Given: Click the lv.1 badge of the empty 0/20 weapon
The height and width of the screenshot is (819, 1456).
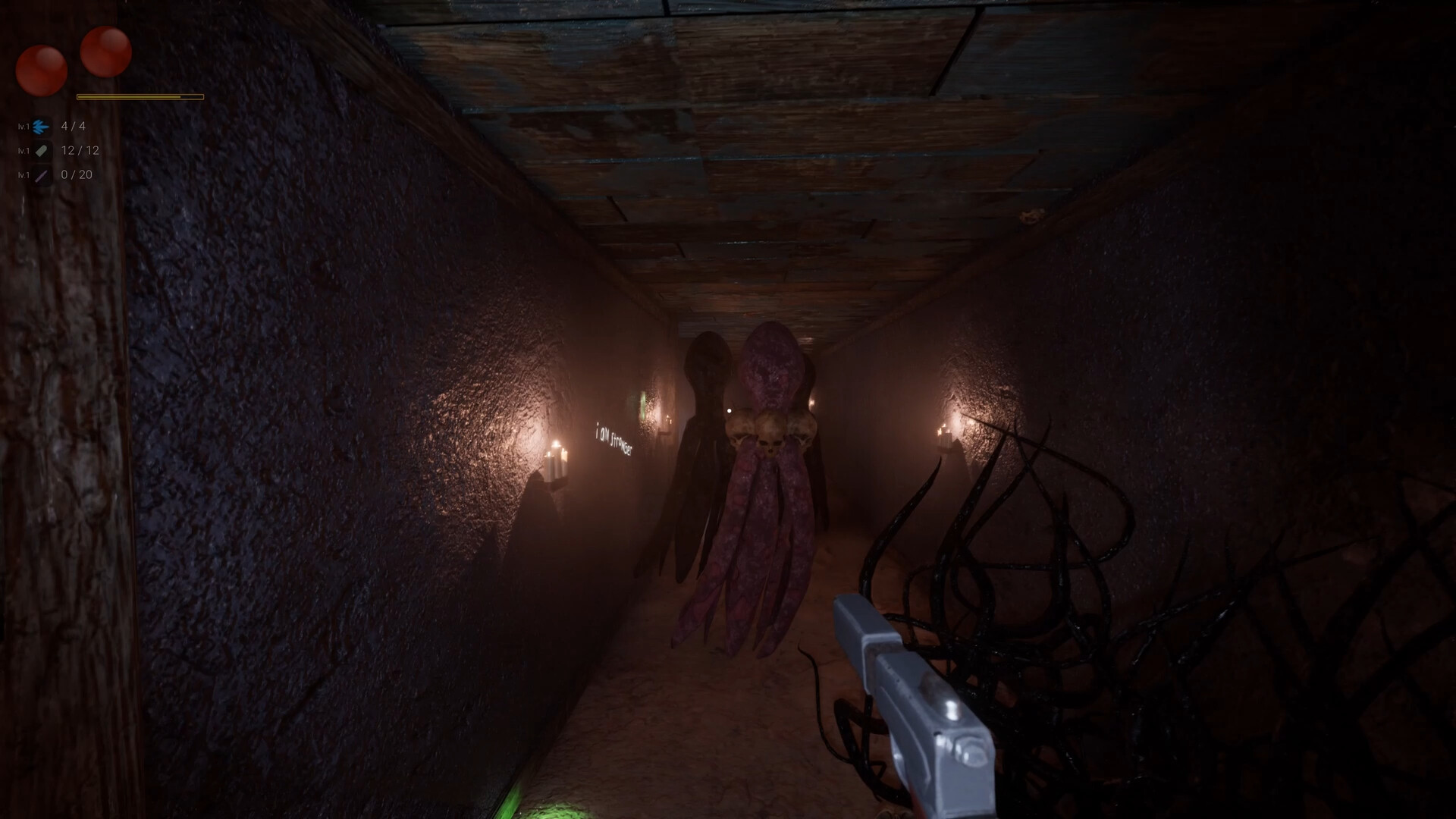Looking at the screenshot, I should tap(24, 175).
